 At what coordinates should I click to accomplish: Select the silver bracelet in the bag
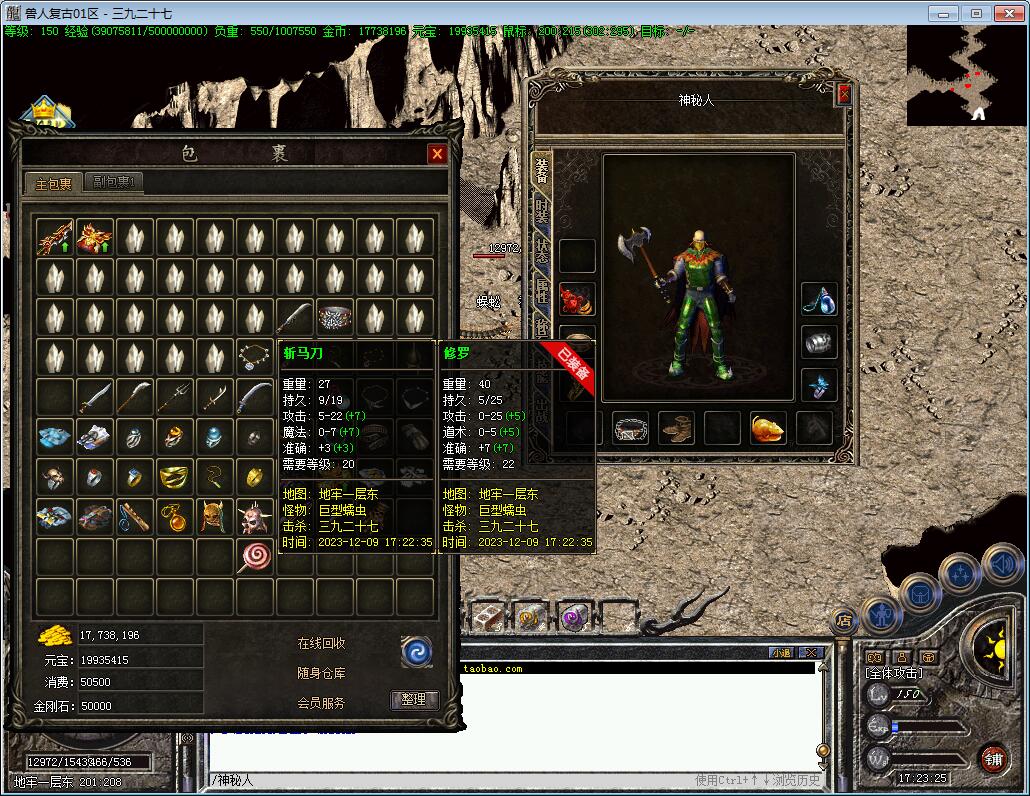coord(334,318)
